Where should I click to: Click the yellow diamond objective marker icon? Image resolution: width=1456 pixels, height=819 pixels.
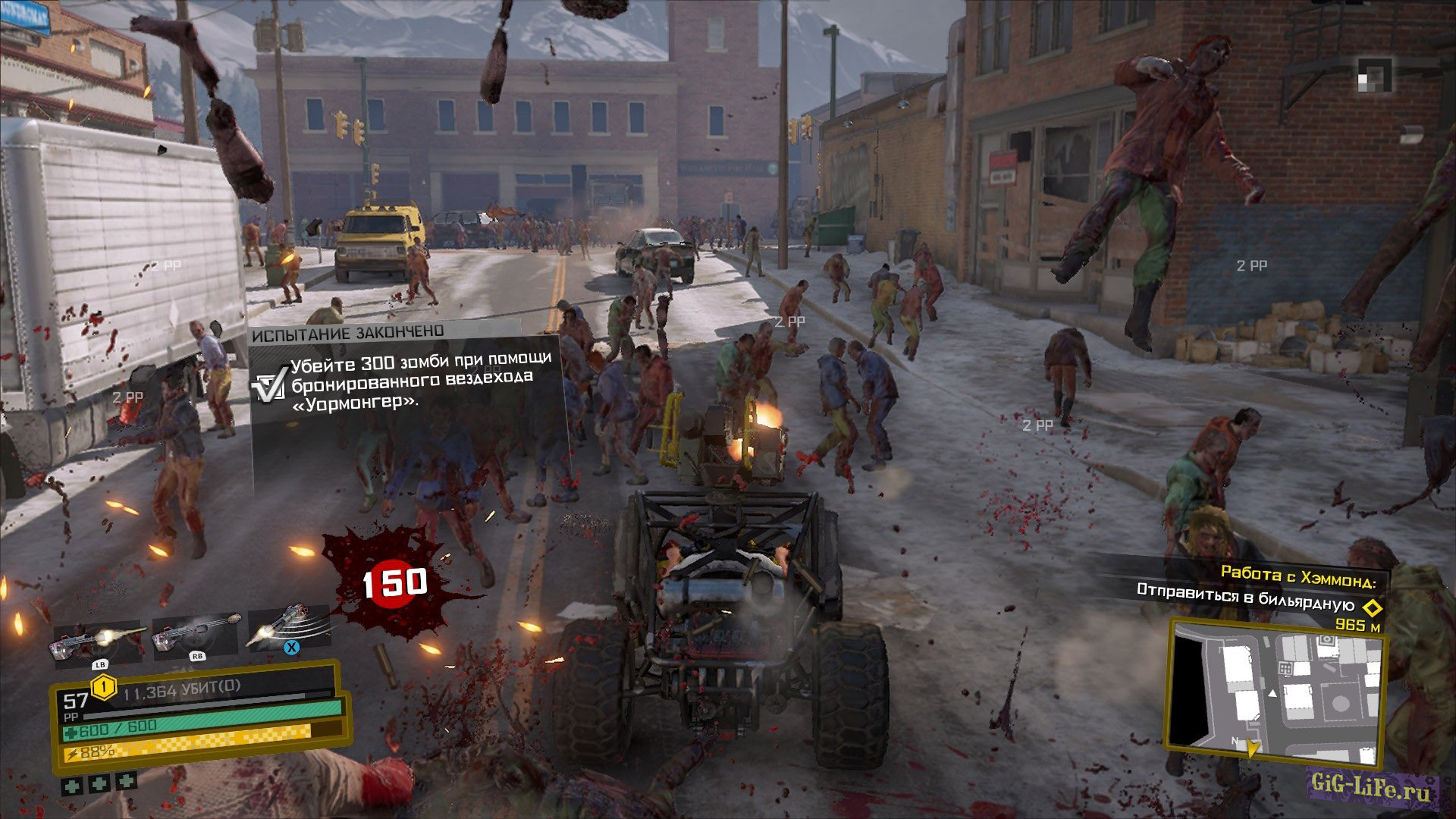pyautogui.click(x=1370, y=607)
